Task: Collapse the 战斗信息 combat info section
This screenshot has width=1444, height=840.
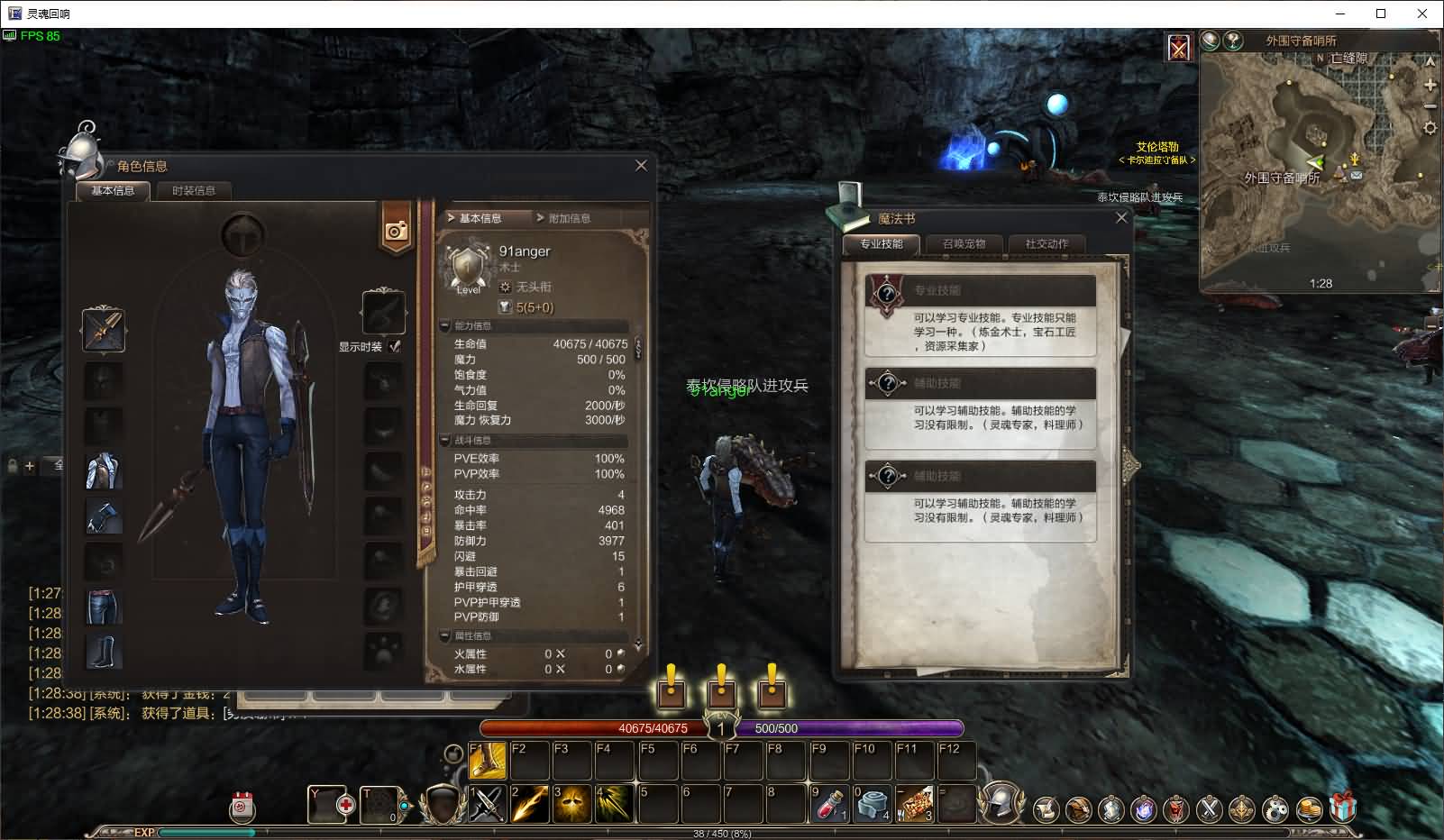Action: [444, 441]
